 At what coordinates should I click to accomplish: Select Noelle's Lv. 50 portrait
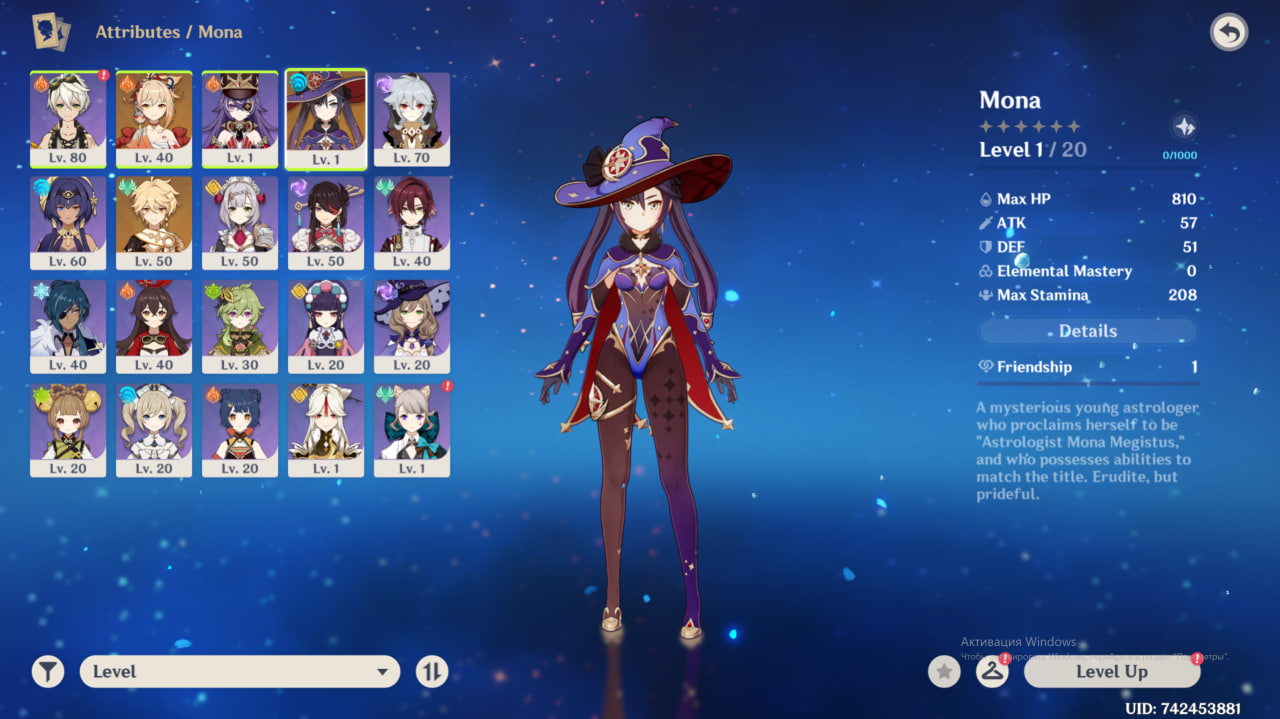[x=240, y=222]
